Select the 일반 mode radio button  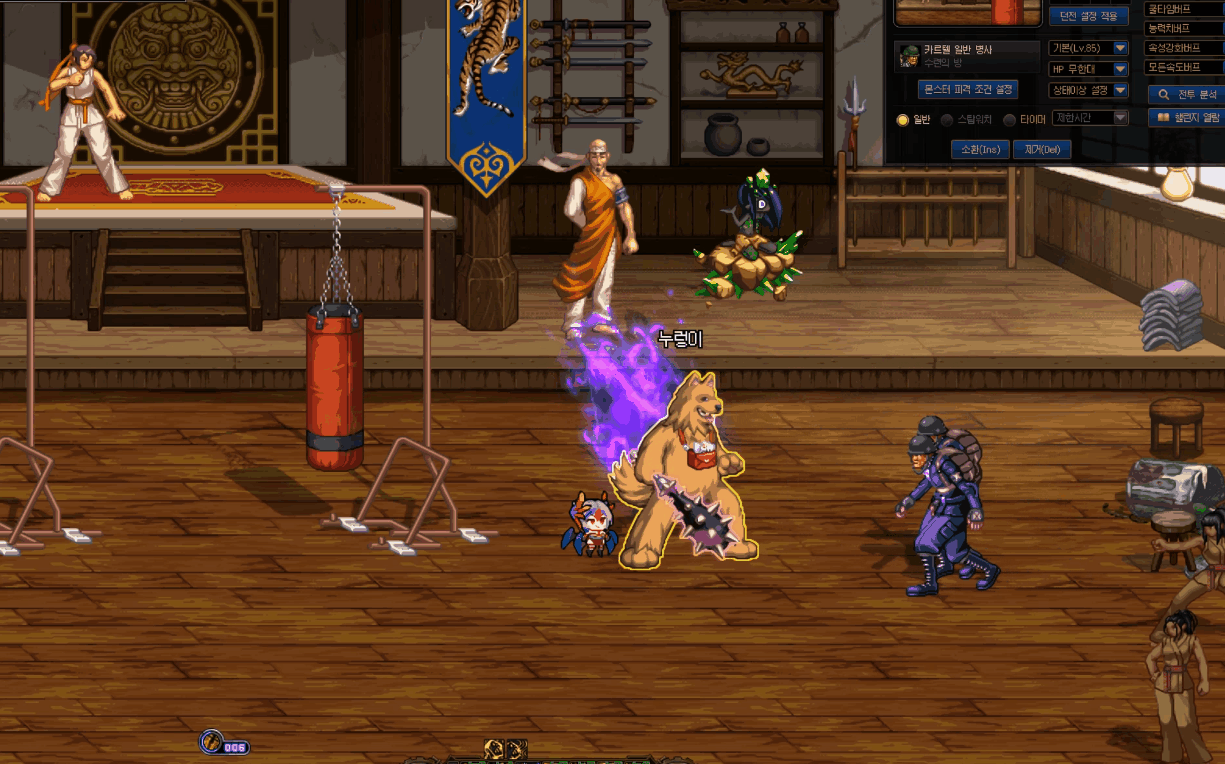(x=903, y=120)
